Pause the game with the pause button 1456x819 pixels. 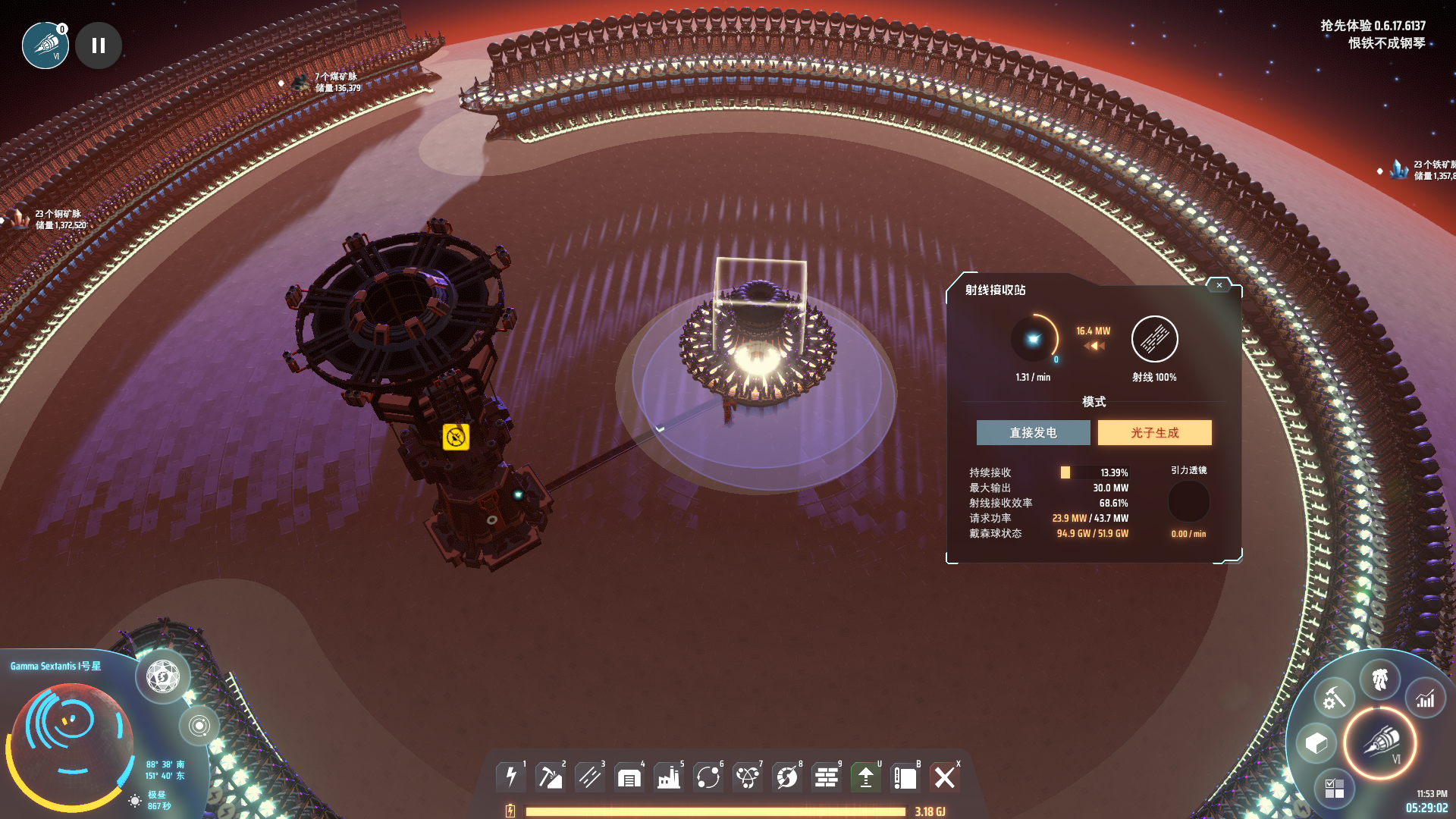(x=99, y=45)
